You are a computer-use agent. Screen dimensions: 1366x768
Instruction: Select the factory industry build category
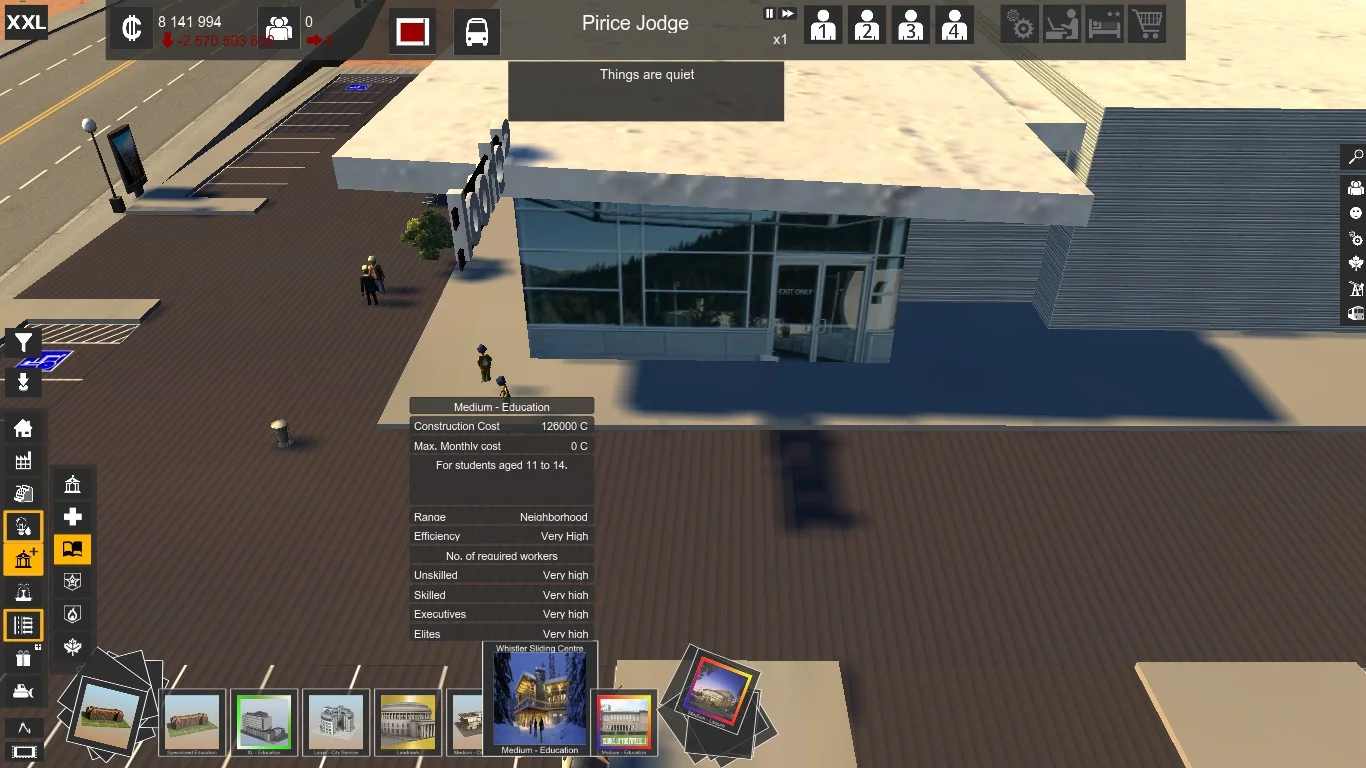(x=23, y=461)
